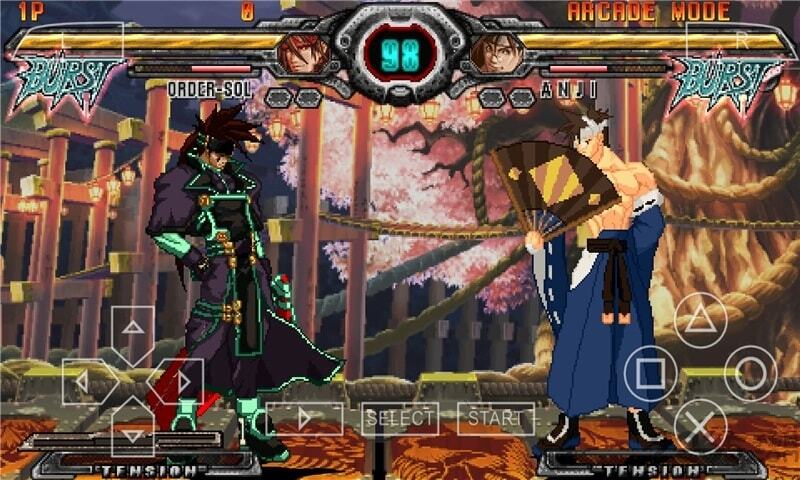Tap the on-screen Circle button
The height and width of the screenshot is (480, 800).
coord(750,373)
